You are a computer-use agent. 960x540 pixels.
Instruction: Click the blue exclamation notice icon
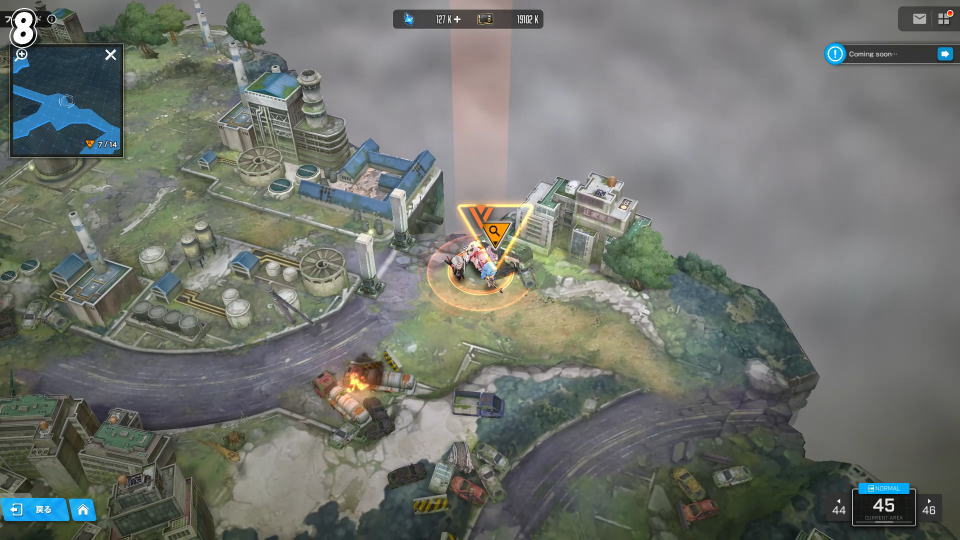tap(835, 54)
